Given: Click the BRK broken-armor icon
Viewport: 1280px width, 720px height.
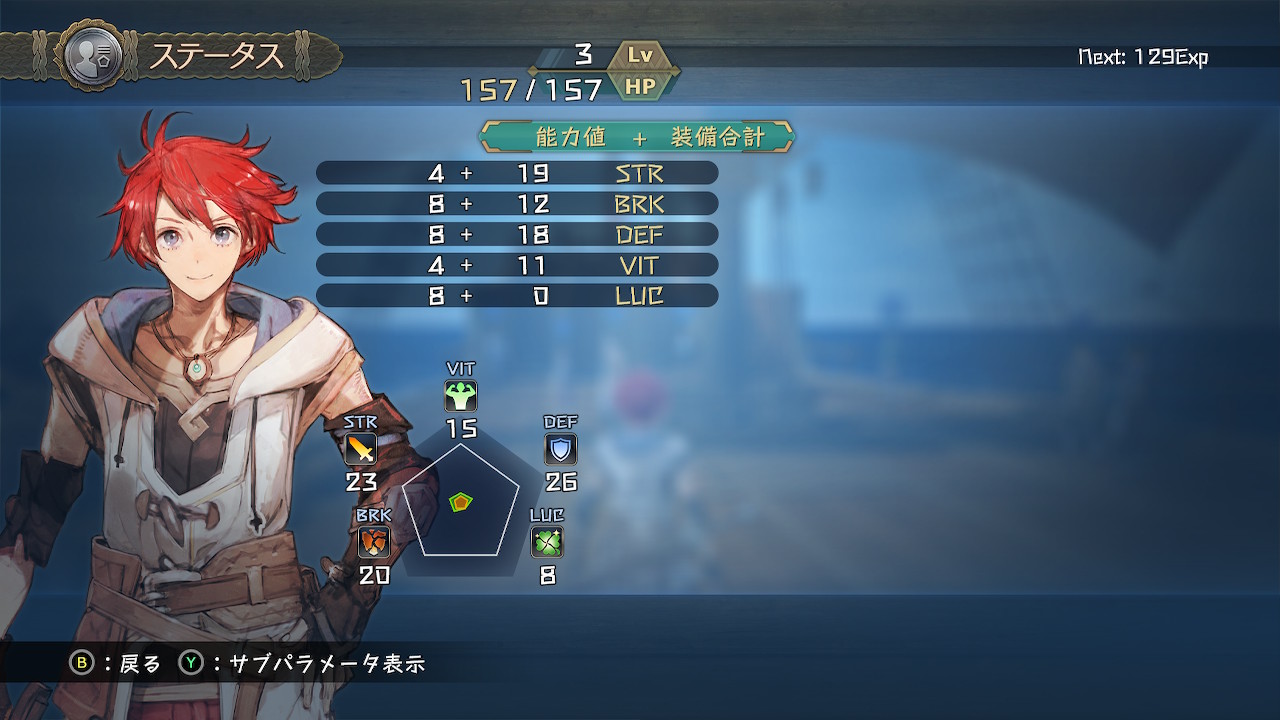Looking at the screenshot, I should [x=374, y=542].
